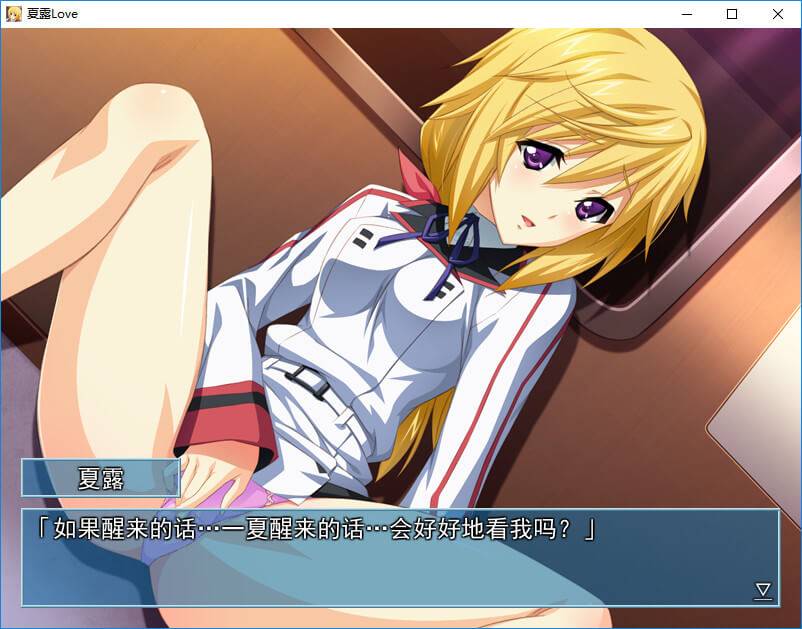This screenshot has width=802, height=629.
Task: Close the game window
Action: (x=778, y=14)
